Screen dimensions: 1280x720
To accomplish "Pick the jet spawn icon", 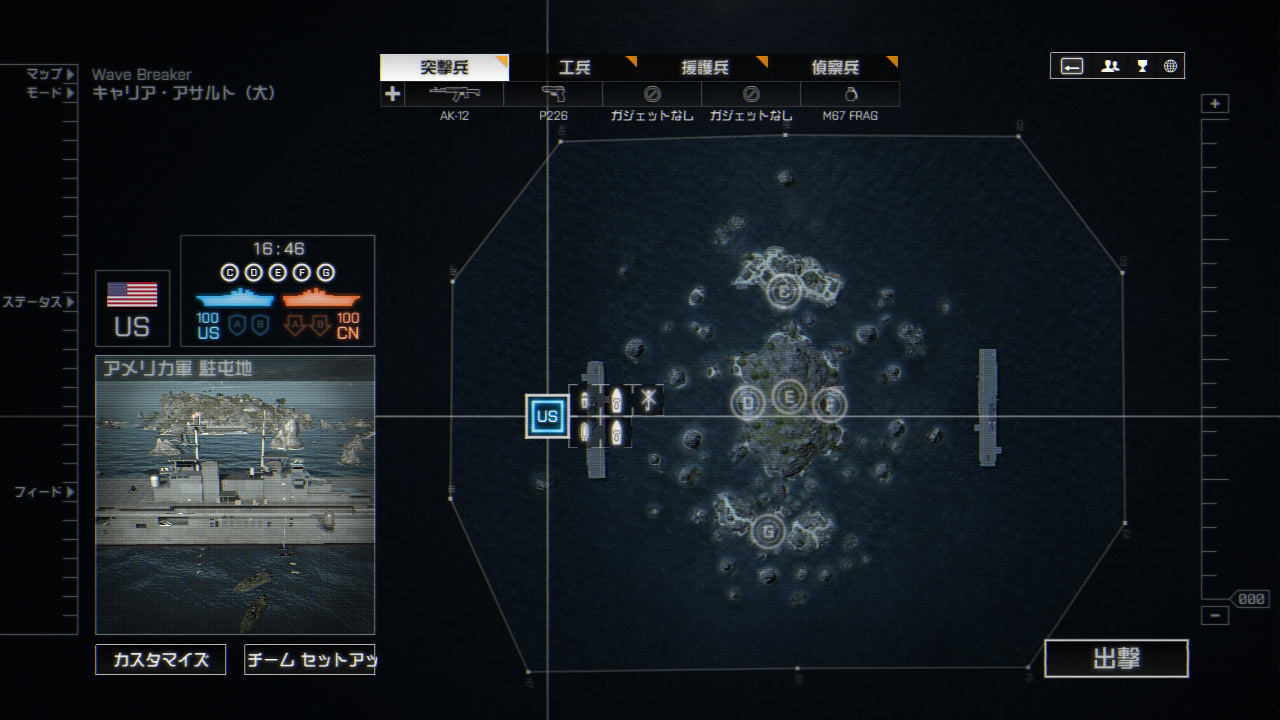I will (648, 400).
